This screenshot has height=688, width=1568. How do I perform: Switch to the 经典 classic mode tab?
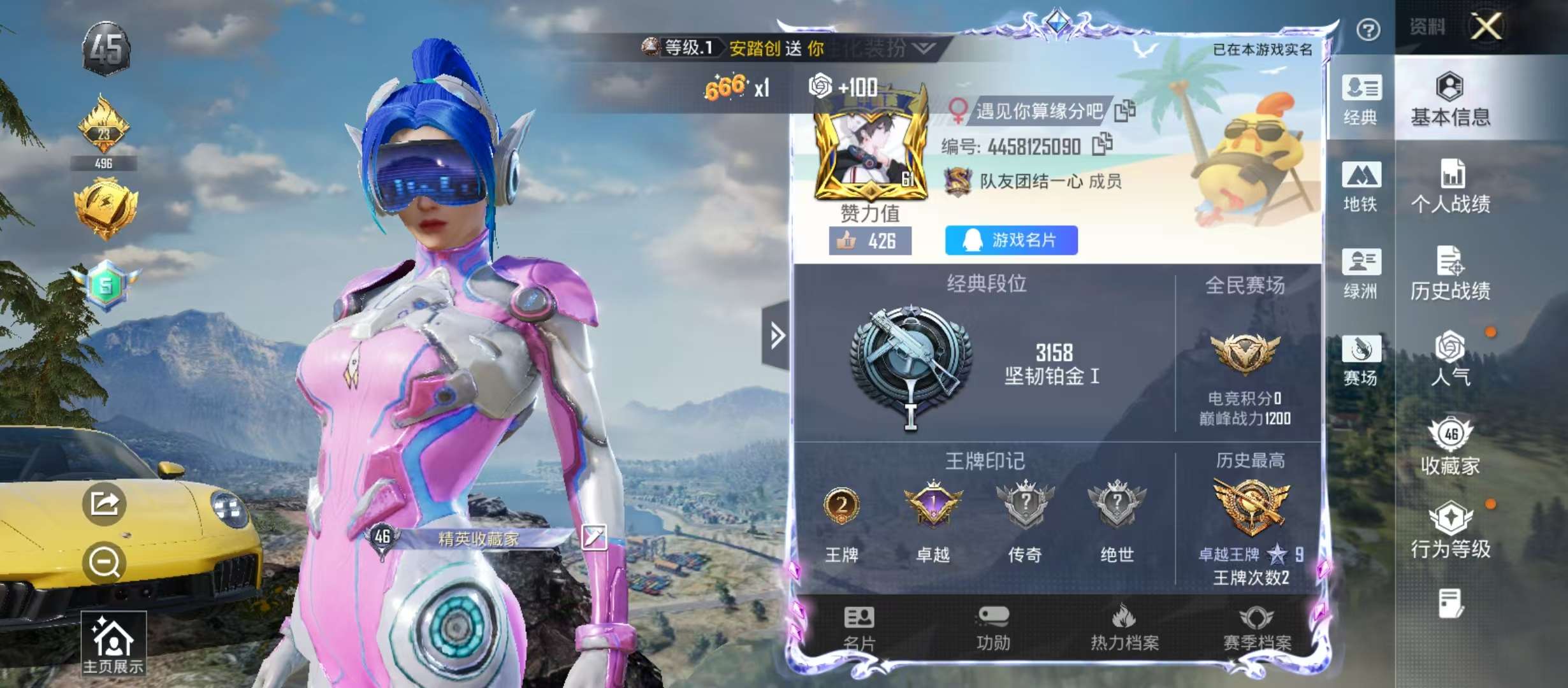pos(1361,99)
